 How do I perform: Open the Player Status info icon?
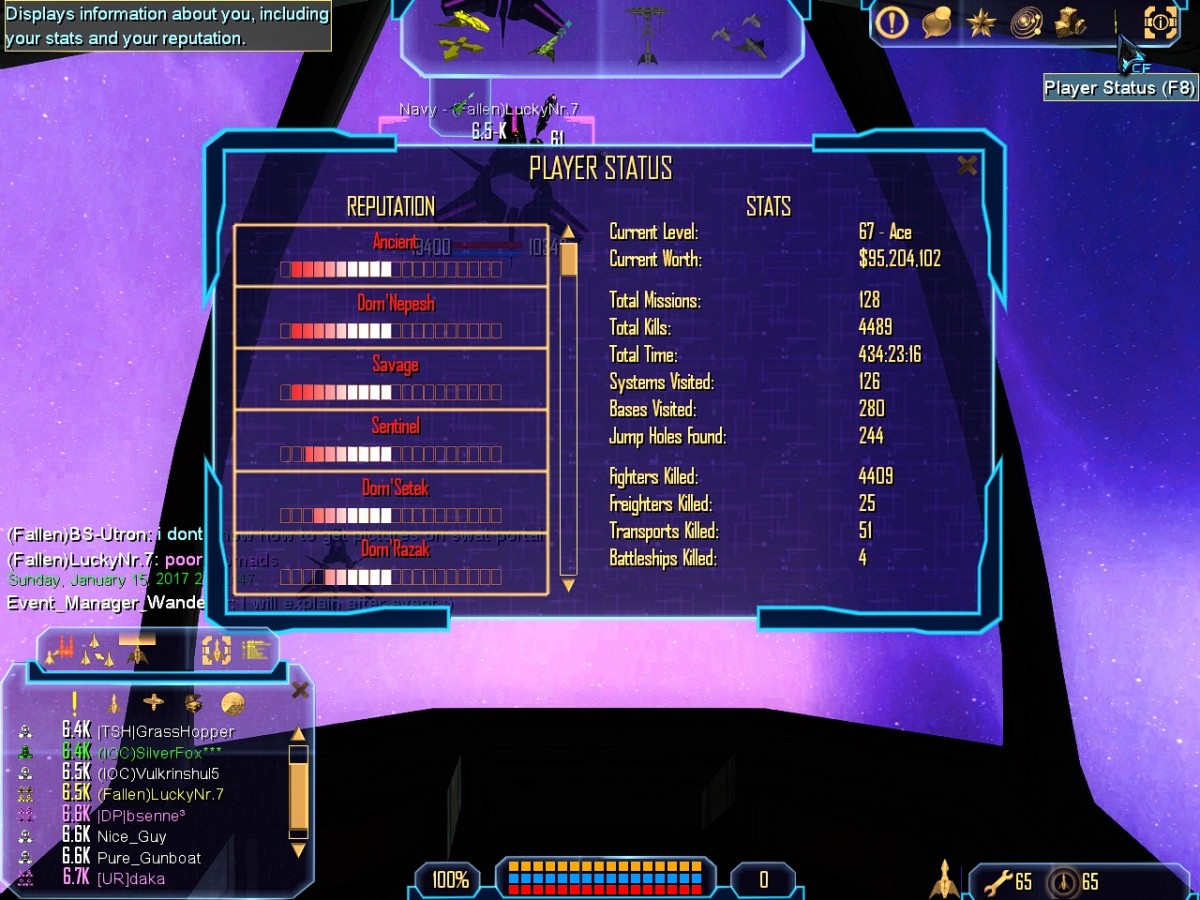point(1160,21)
